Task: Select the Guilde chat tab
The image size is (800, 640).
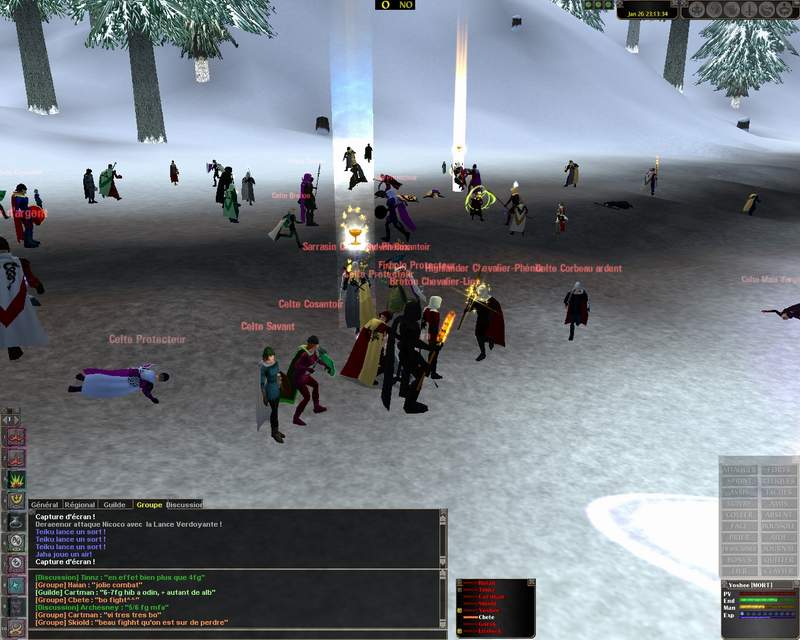Action: 114,505
